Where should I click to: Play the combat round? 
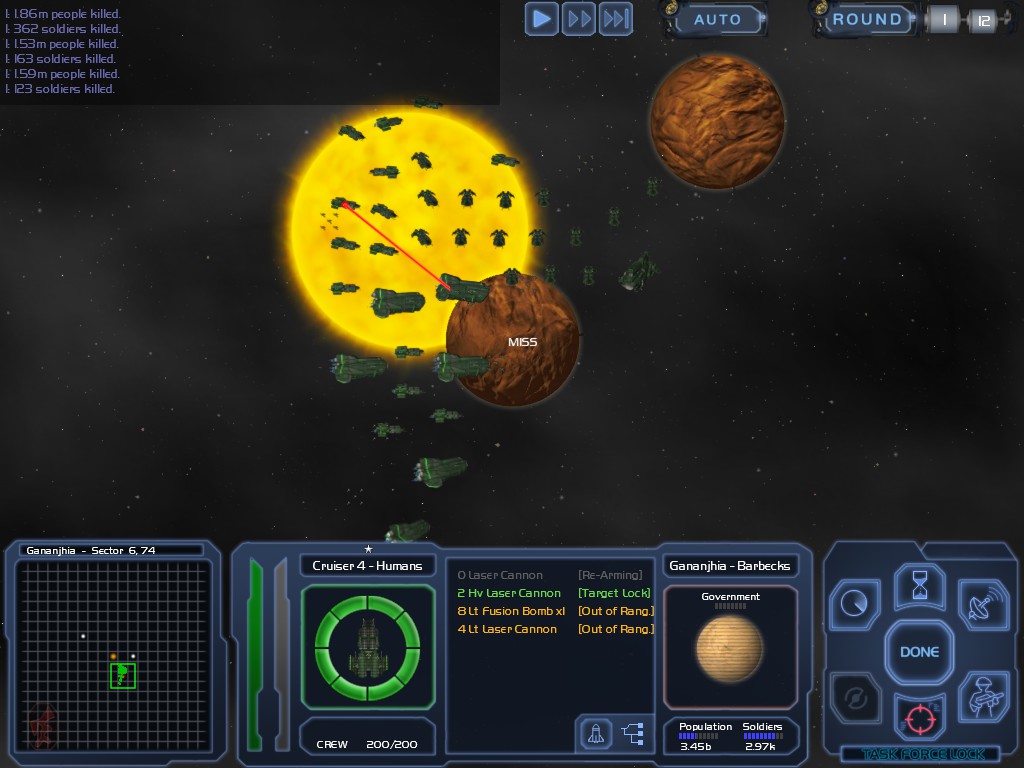pos(542,18)
